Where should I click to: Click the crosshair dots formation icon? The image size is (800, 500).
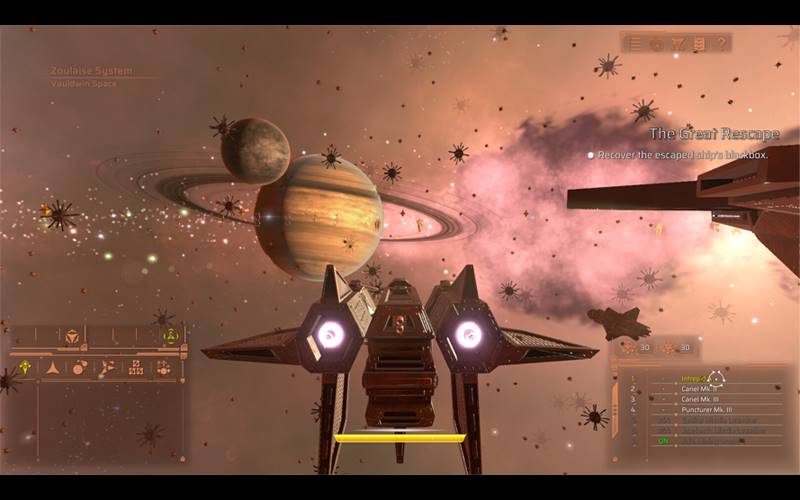click(x=163, y=368)
